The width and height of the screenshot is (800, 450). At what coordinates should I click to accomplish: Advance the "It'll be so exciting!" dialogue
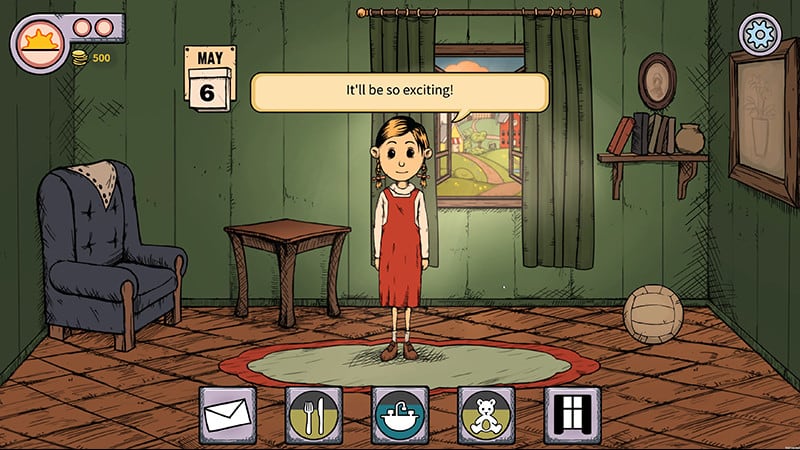[x=399, y=92]
